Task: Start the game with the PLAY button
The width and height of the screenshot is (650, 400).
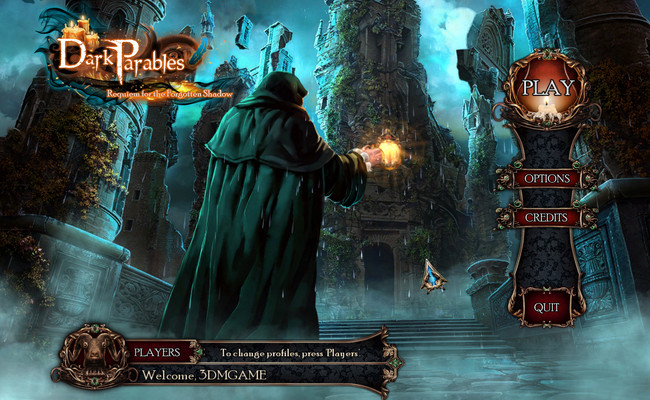Action: (x=548, y=87)
